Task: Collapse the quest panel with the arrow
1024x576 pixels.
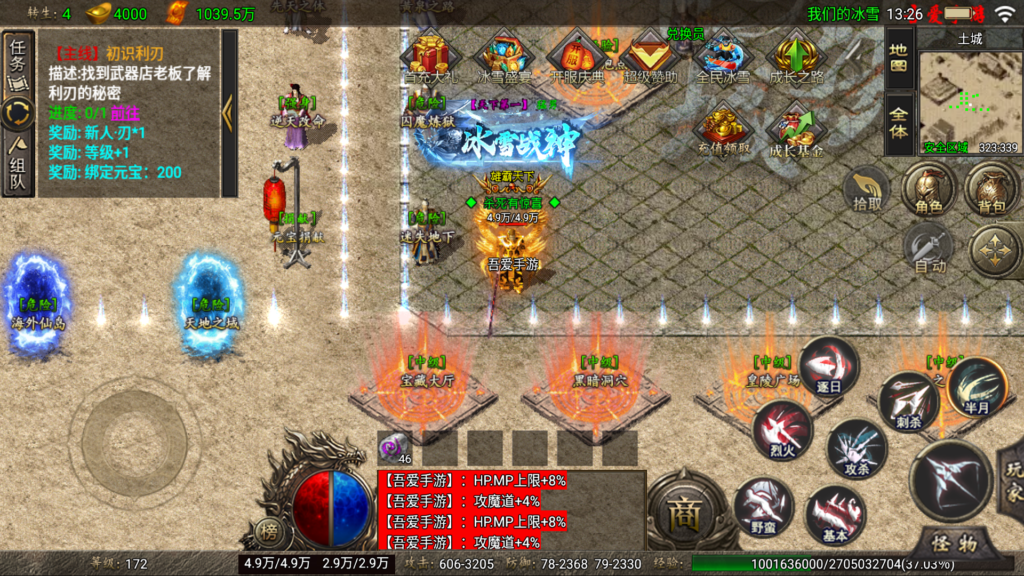Action: [228, 112]
